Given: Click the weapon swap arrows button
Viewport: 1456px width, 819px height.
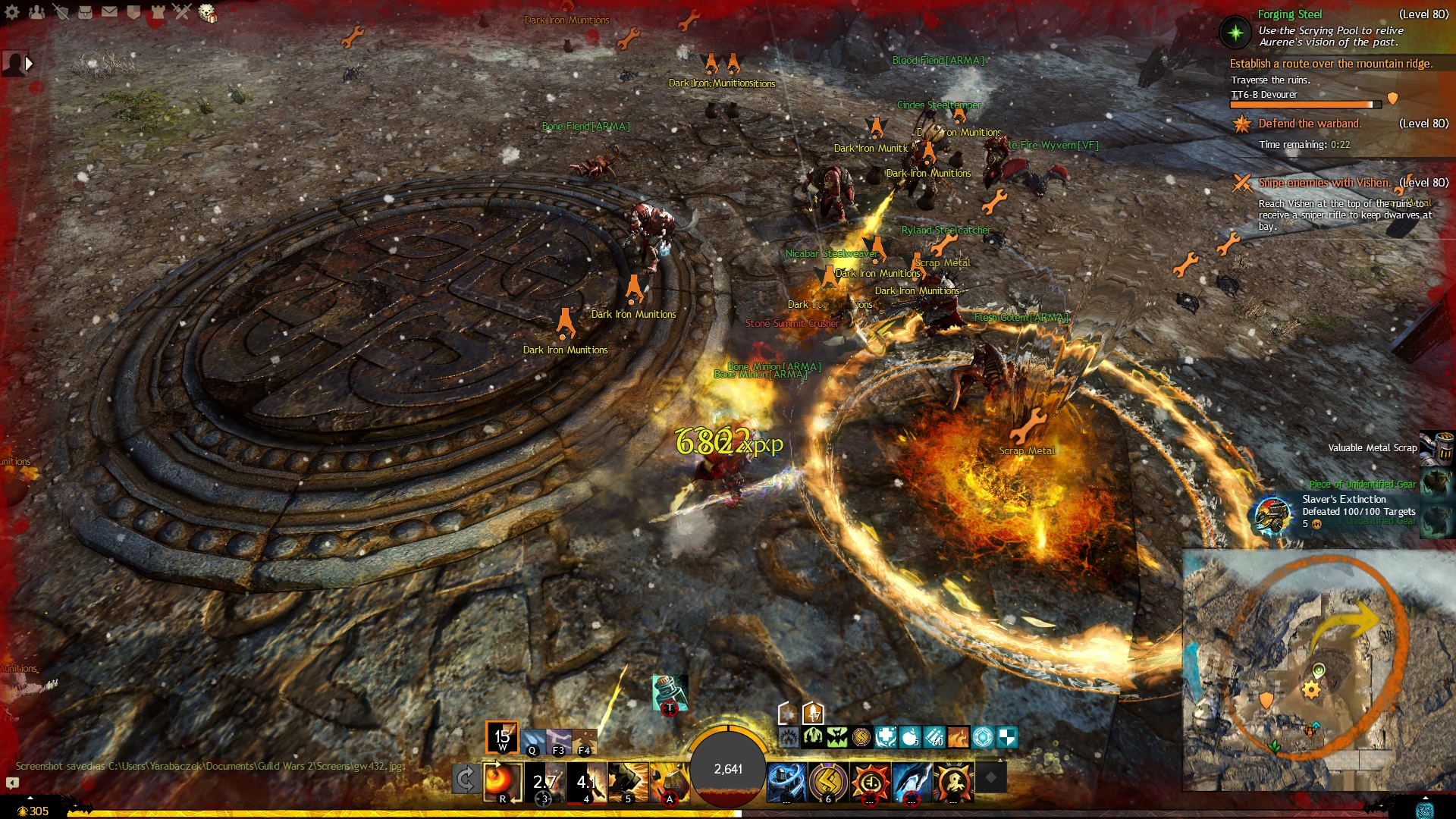Looking at the screenshot, I should pyautogui.click(x=465, y=779).
